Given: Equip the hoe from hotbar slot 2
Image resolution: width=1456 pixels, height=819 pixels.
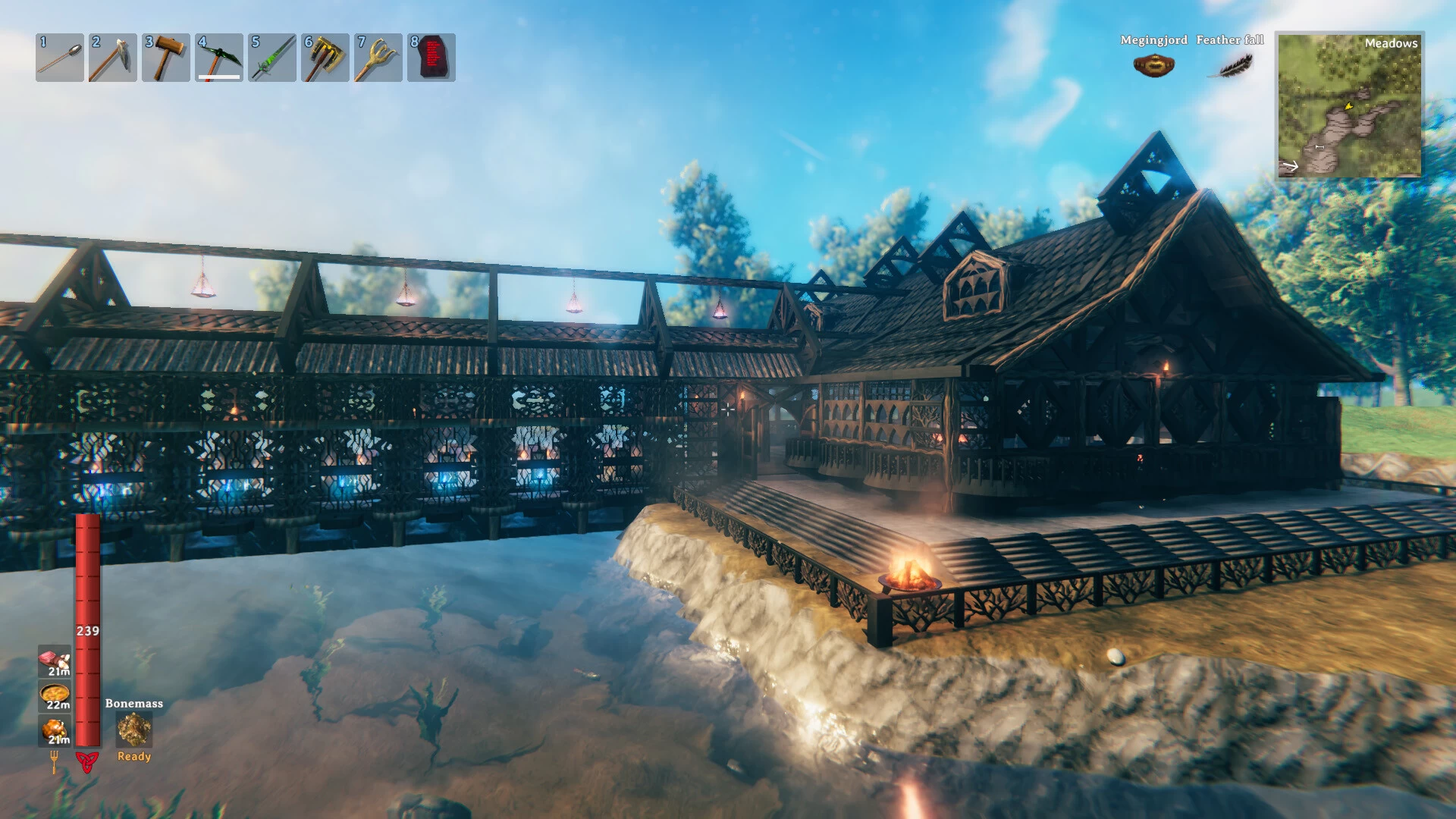Looking at the screenshot, I should pos(113,58).
